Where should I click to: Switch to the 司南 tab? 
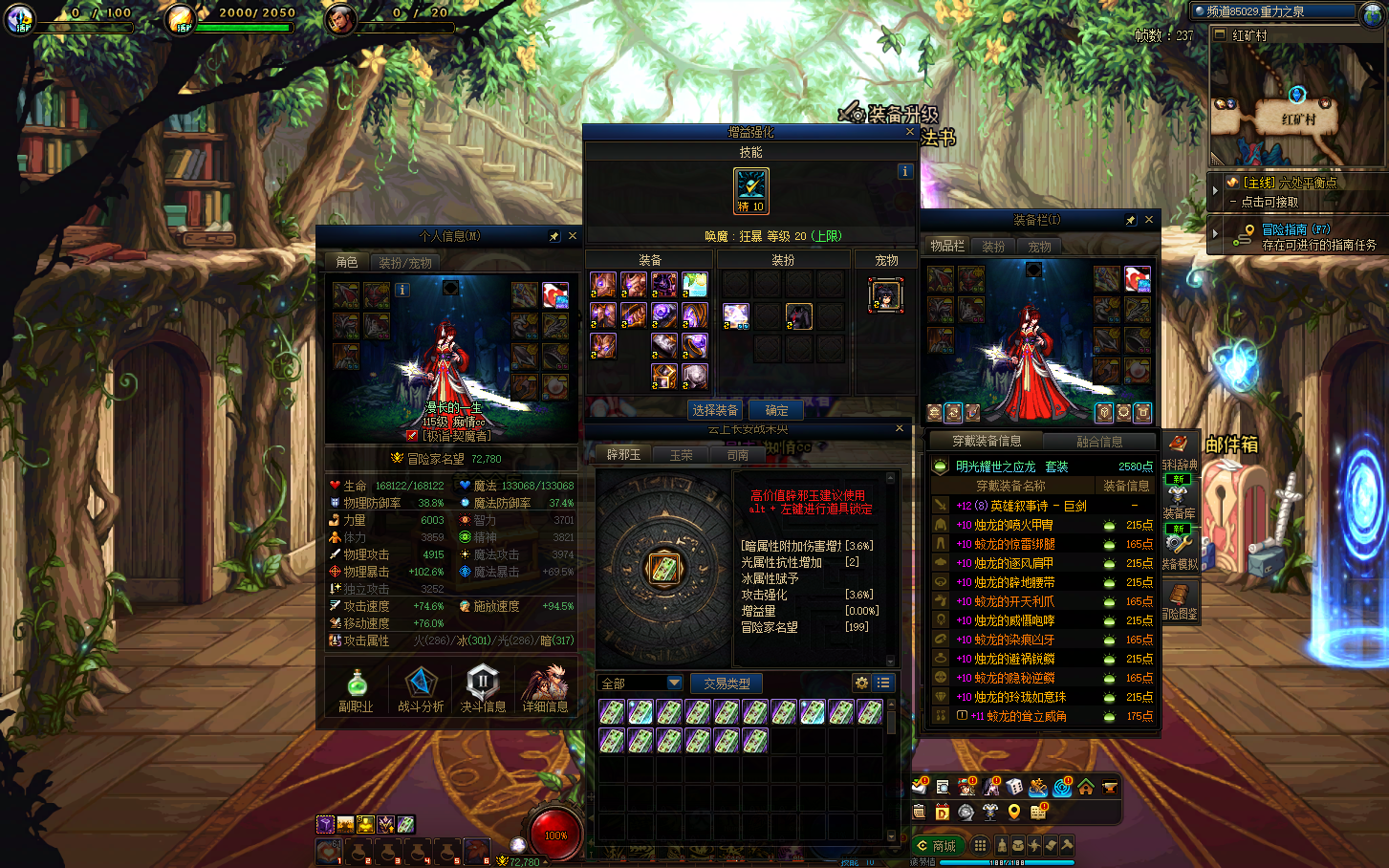click(x=737, y=455)
